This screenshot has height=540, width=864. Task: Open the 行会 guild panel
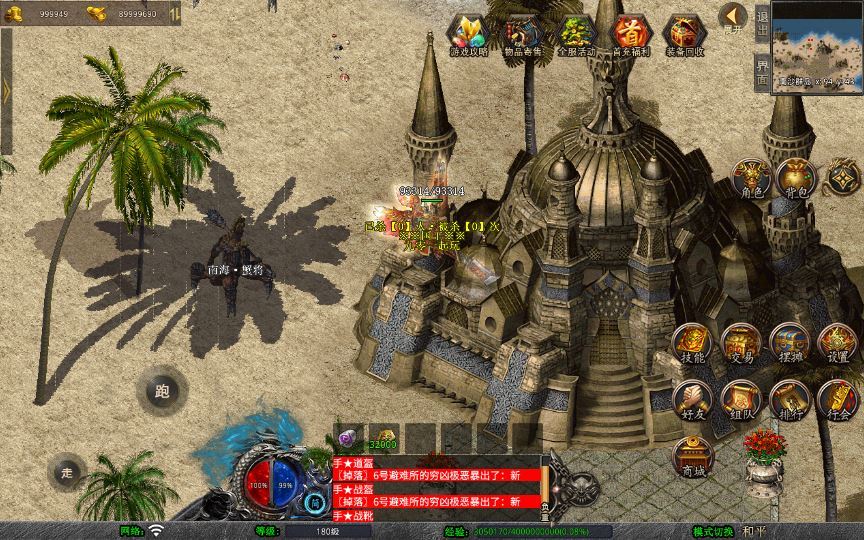click(838, 399)
